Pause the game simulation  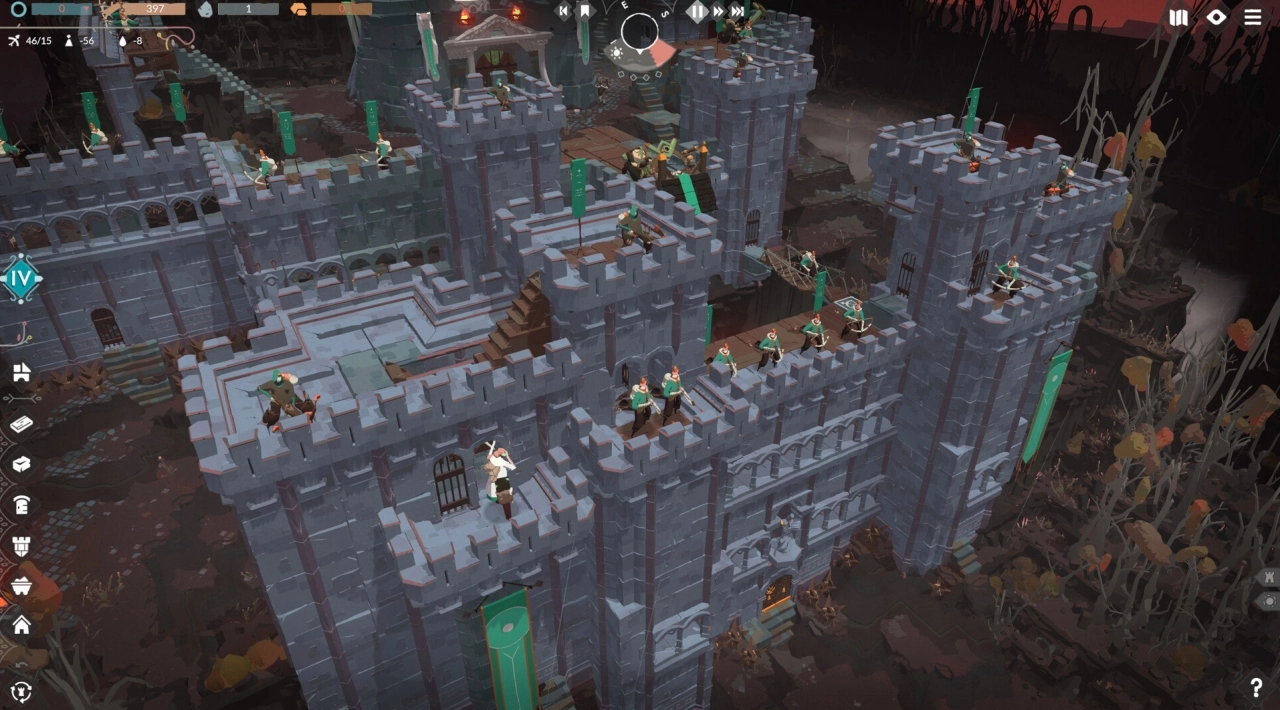pos(697,11)
